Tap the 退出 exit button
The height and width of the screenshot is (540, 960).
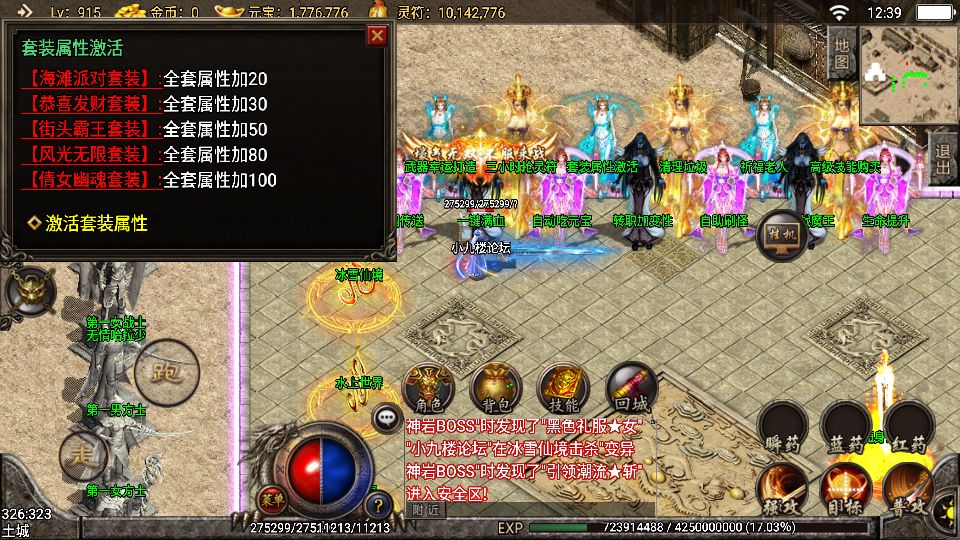coord(942,157)
